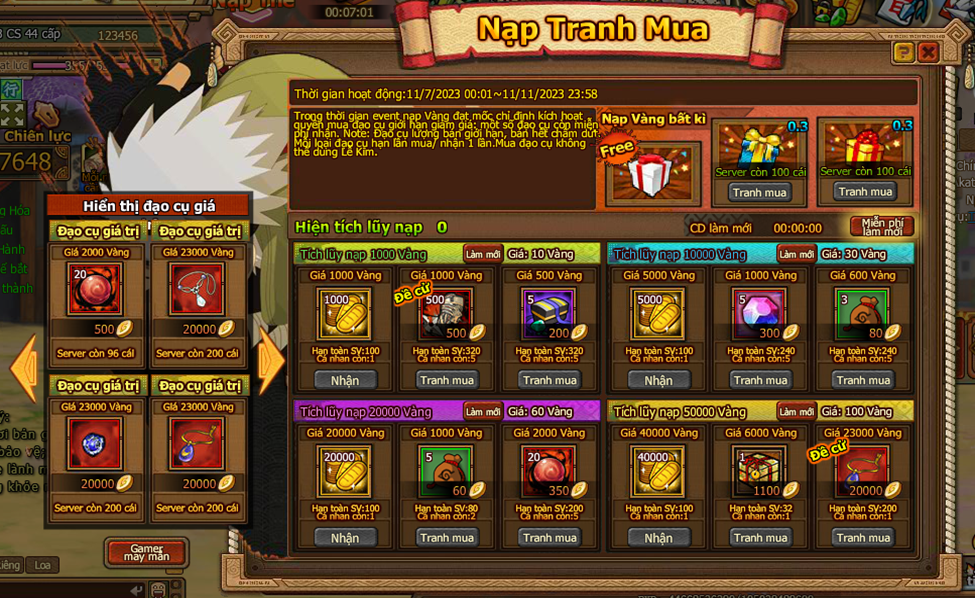This screenshot has height=598, width=975.
Task: Show next items with the right orange arrow
Action: 271,360
